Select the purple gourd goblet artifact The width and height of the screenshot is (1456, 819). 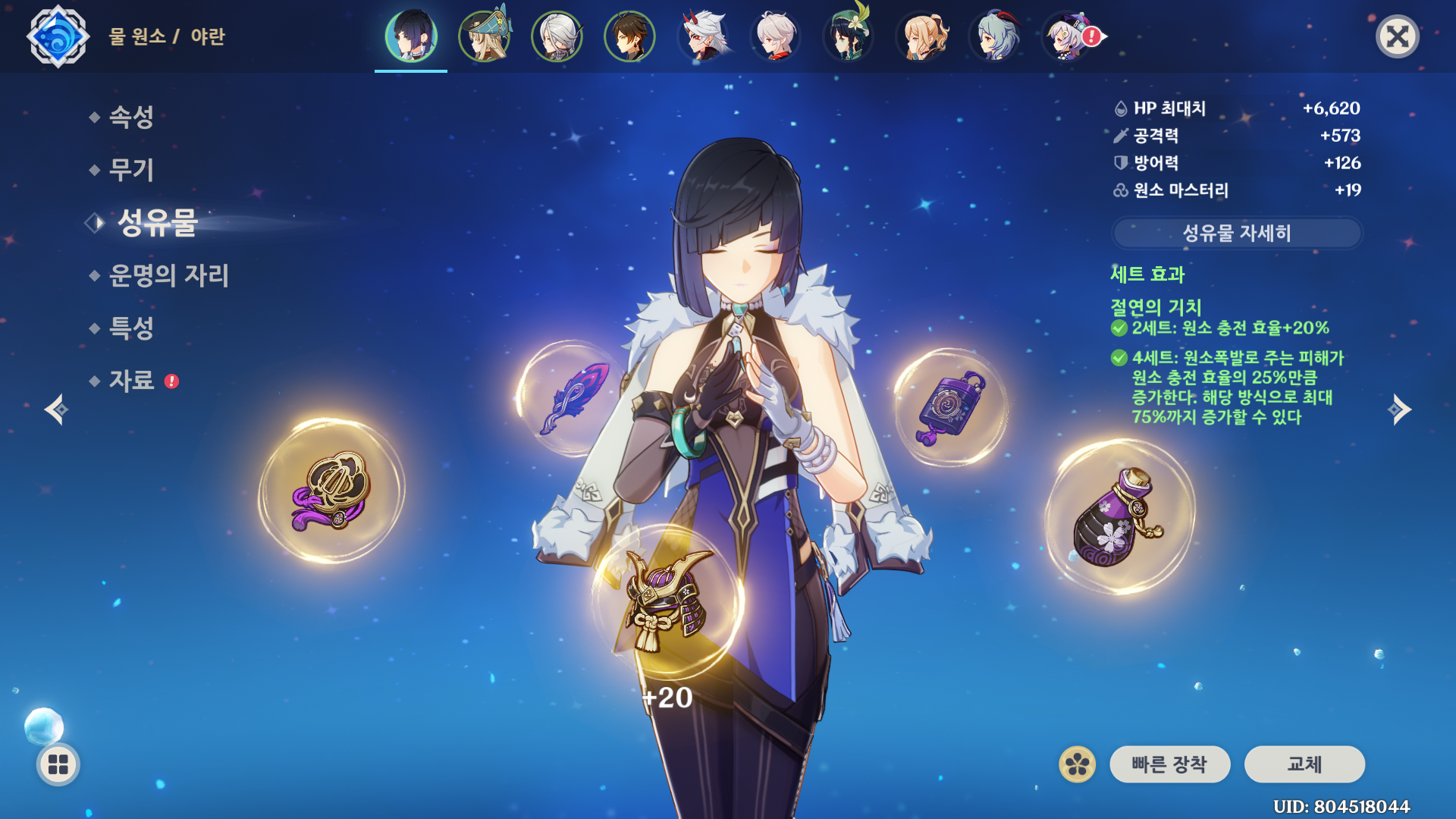click(1119, 517)
